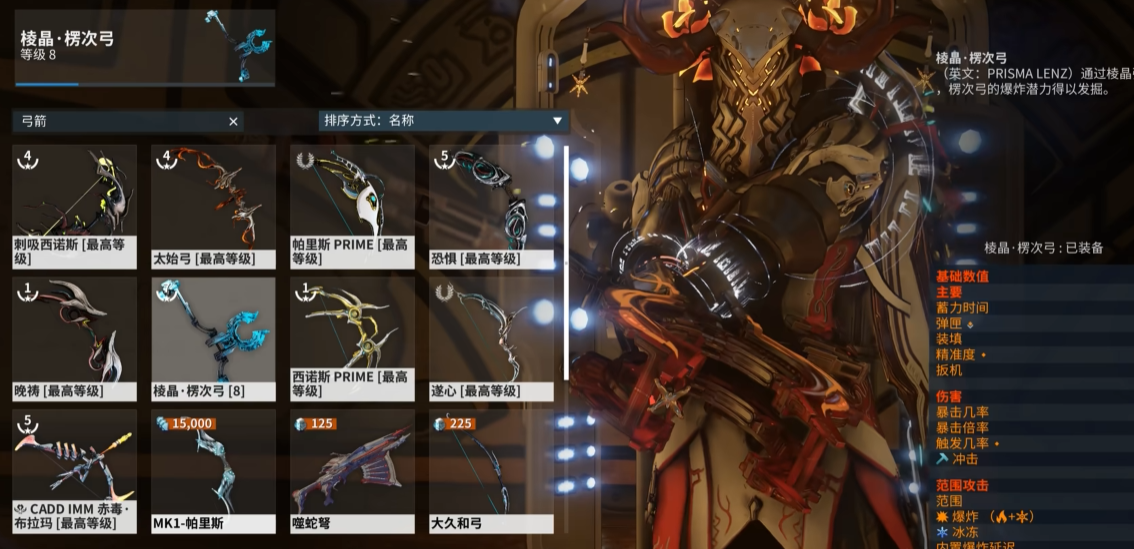Click the 弓箭 search field

pyautogui.click(x=120, y=121)
